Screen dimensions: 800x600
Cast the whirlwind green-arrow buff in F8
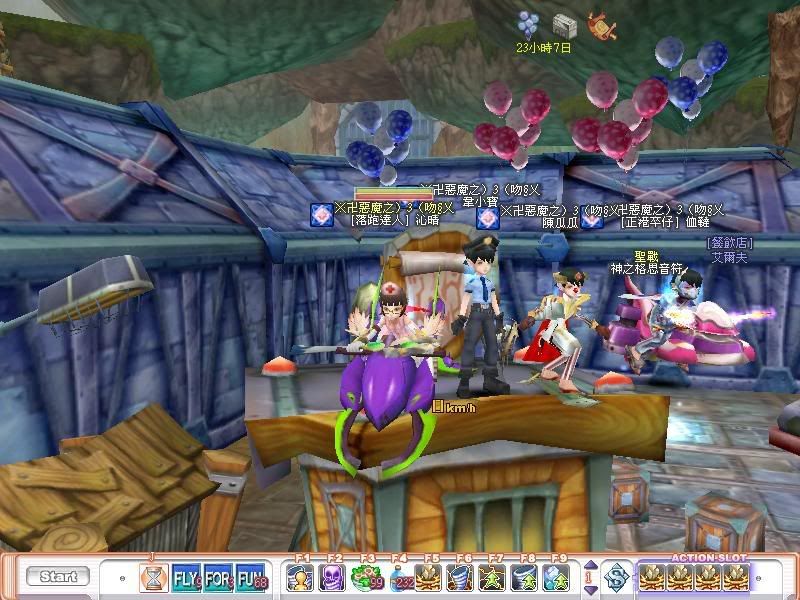pyautogui.click(x=527, y=577)
